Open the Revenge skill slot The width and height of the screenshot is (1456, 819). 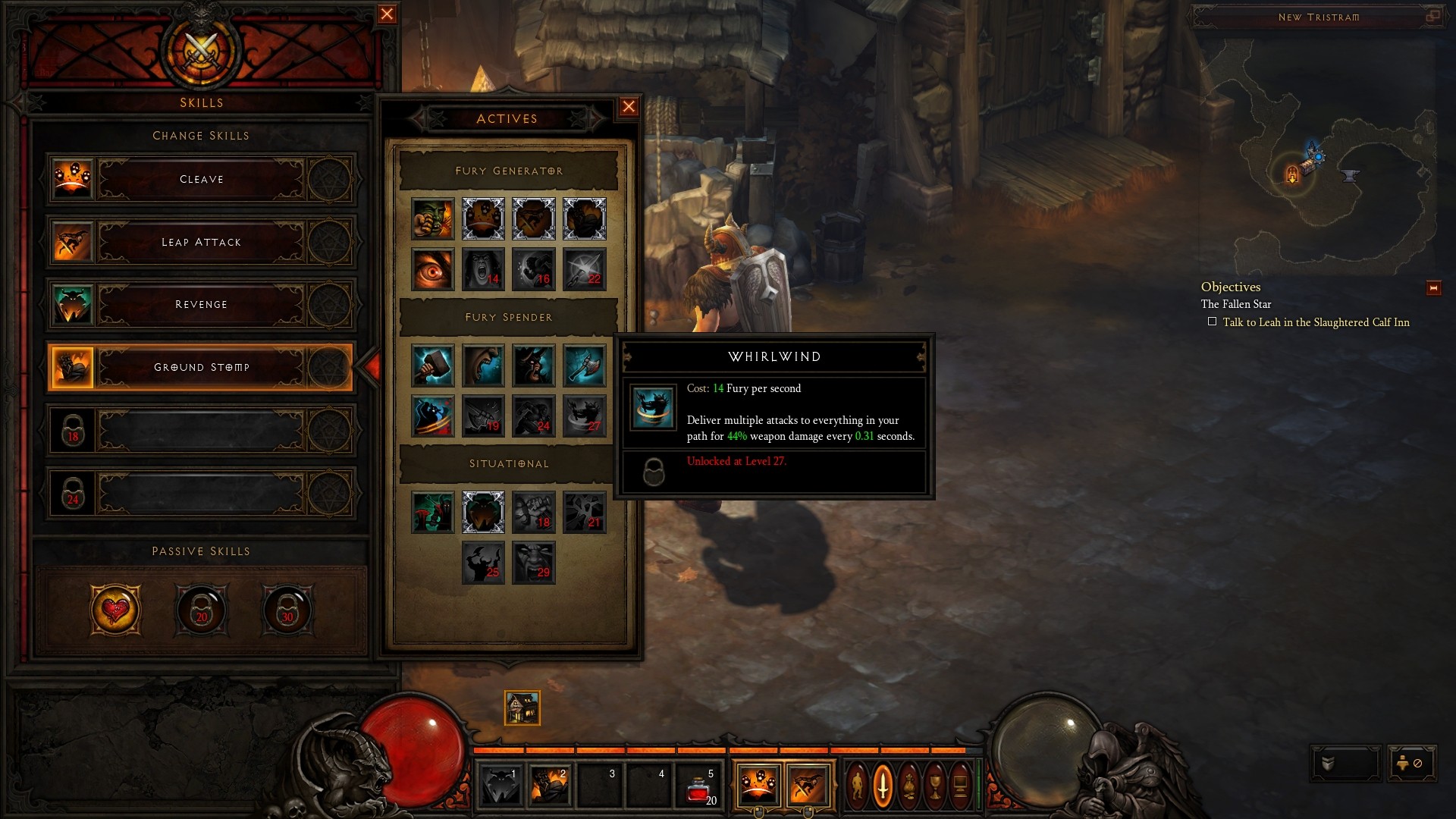(201, 305)
